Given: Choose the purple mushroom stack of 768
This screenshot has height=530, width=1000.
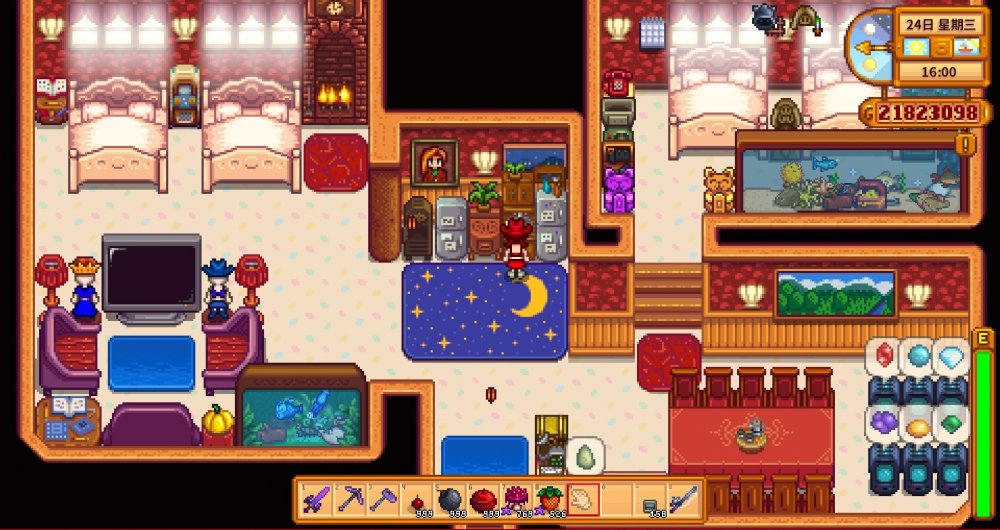Looking at the screenshot, I should pos(516,498).
